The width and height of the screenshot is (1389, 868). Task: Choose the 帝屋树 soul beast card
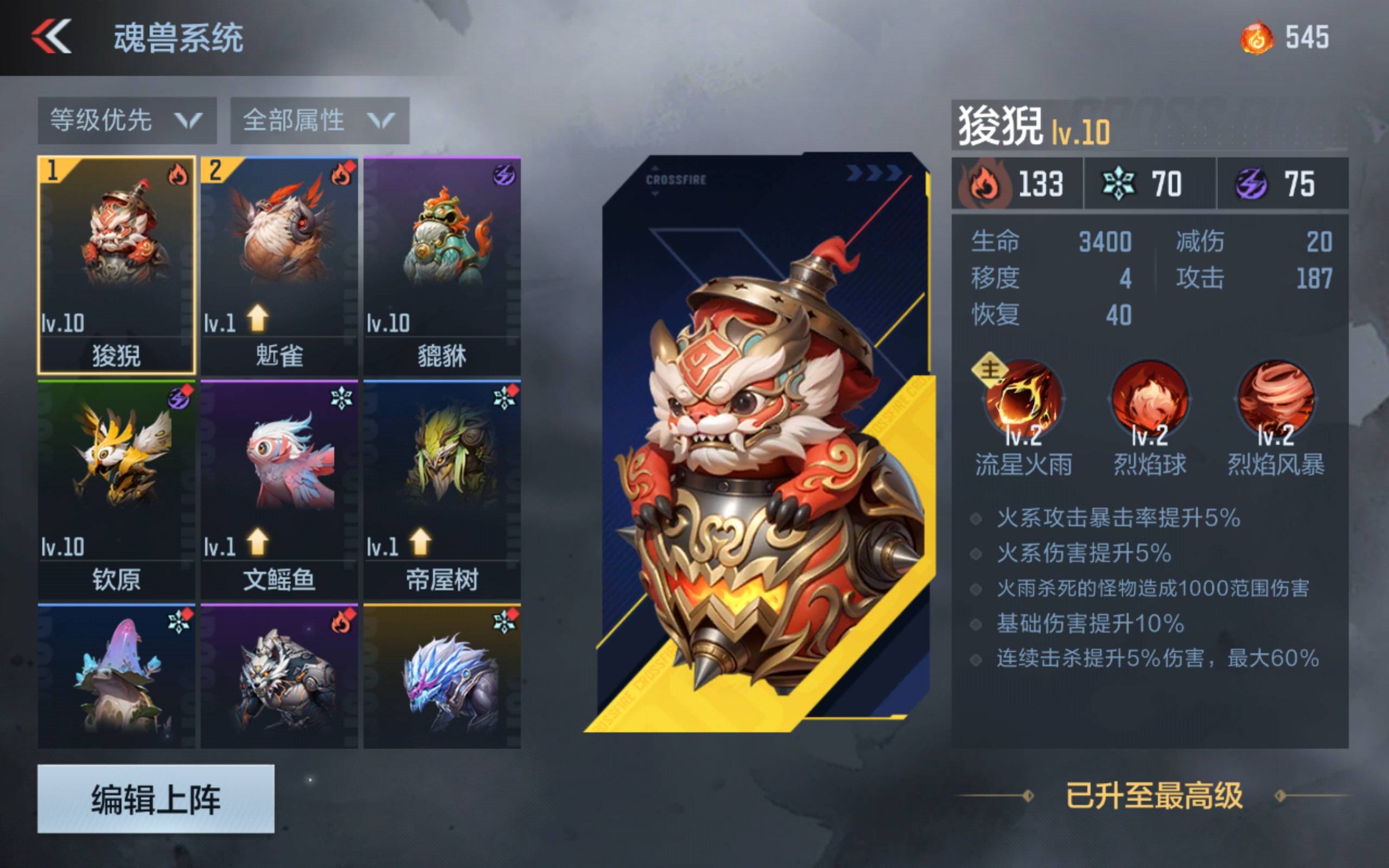pos(442,489)
